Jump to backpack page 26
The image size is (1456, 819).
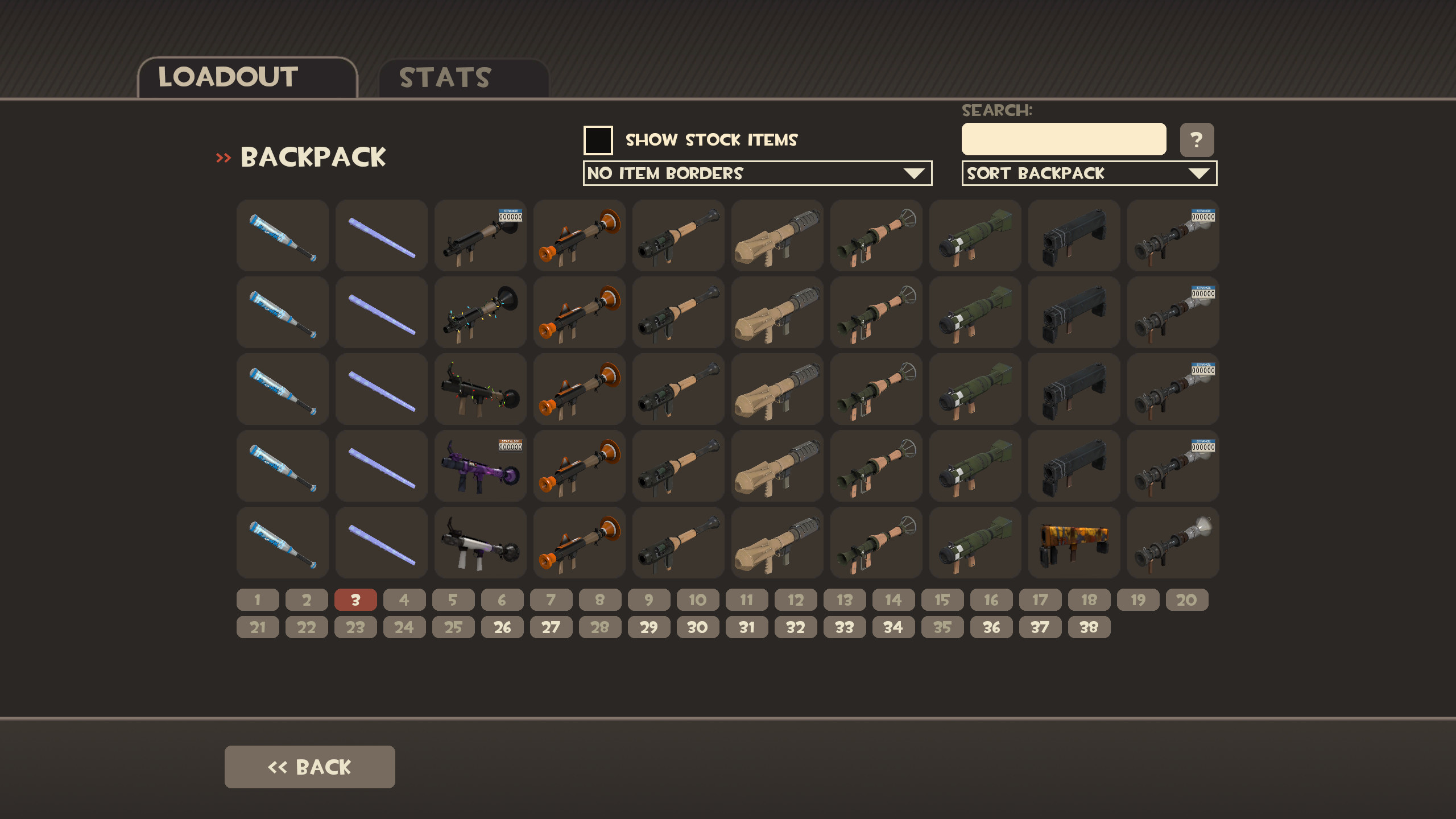click(502, 627)
